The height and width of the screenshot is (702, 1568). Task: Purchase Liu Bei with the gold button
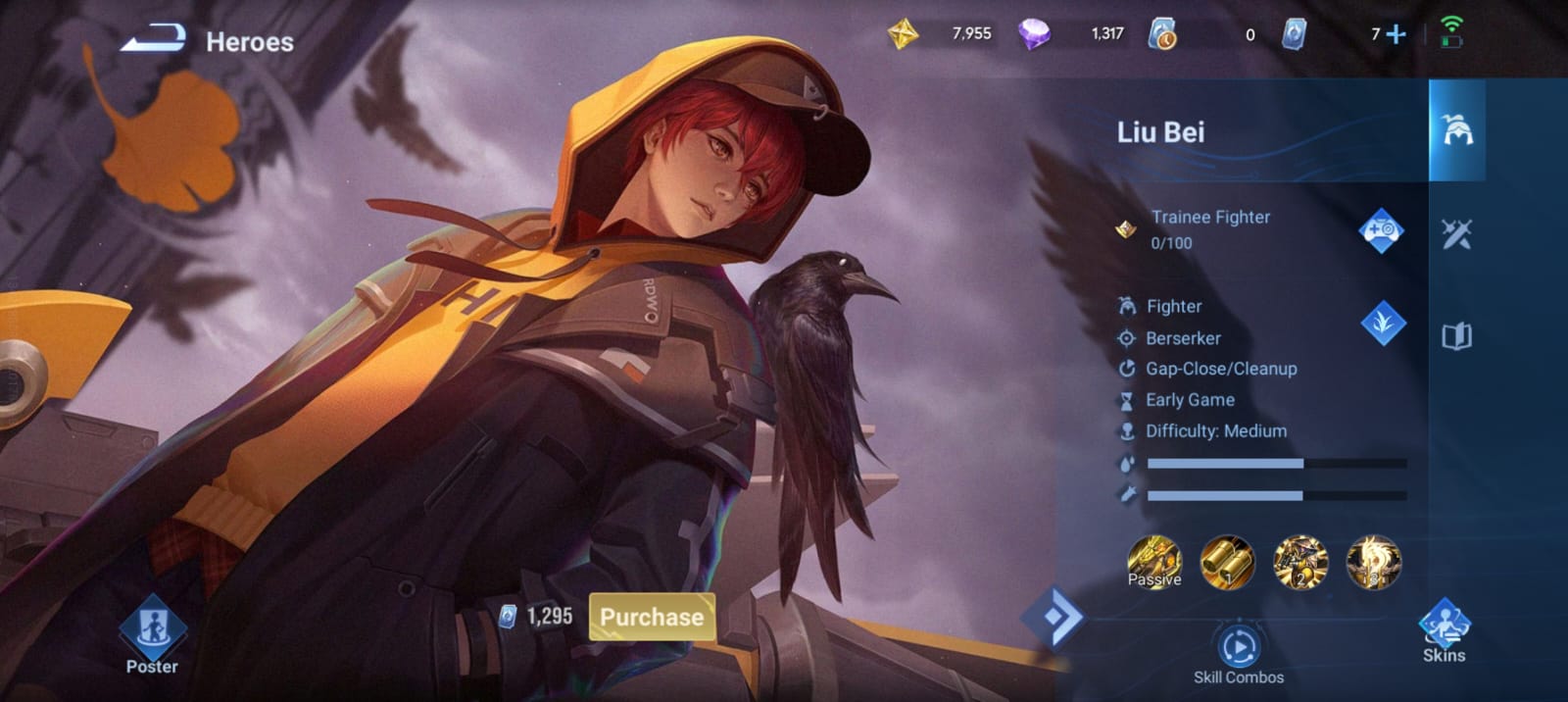coord(652,617)
